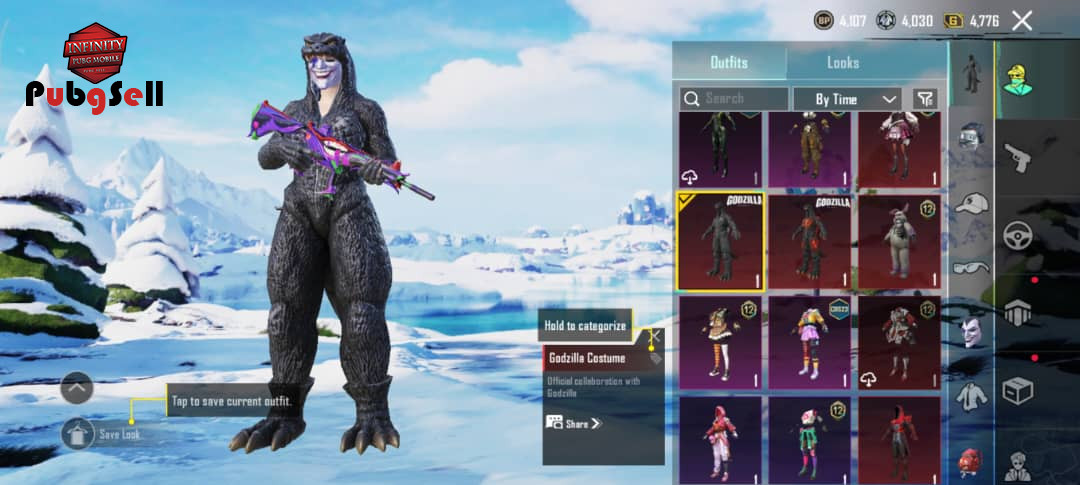Screen dimensions: 1080x485
Task: Show the glasses accessory category
Action: (971, 266)
